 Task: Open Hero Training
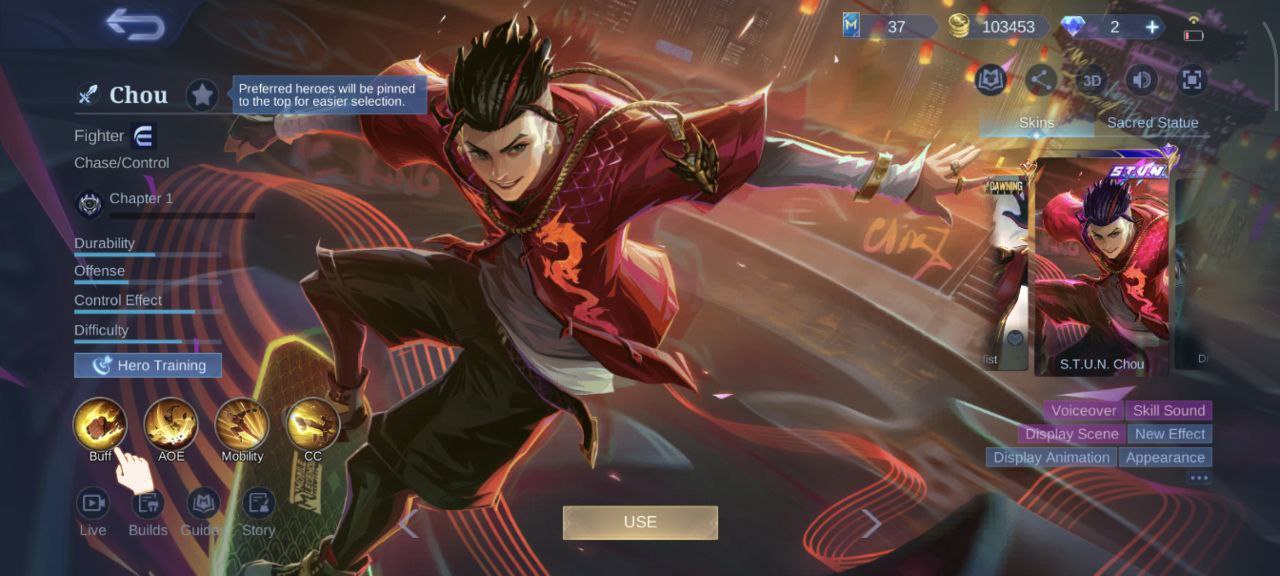click(x=148, y=366)
